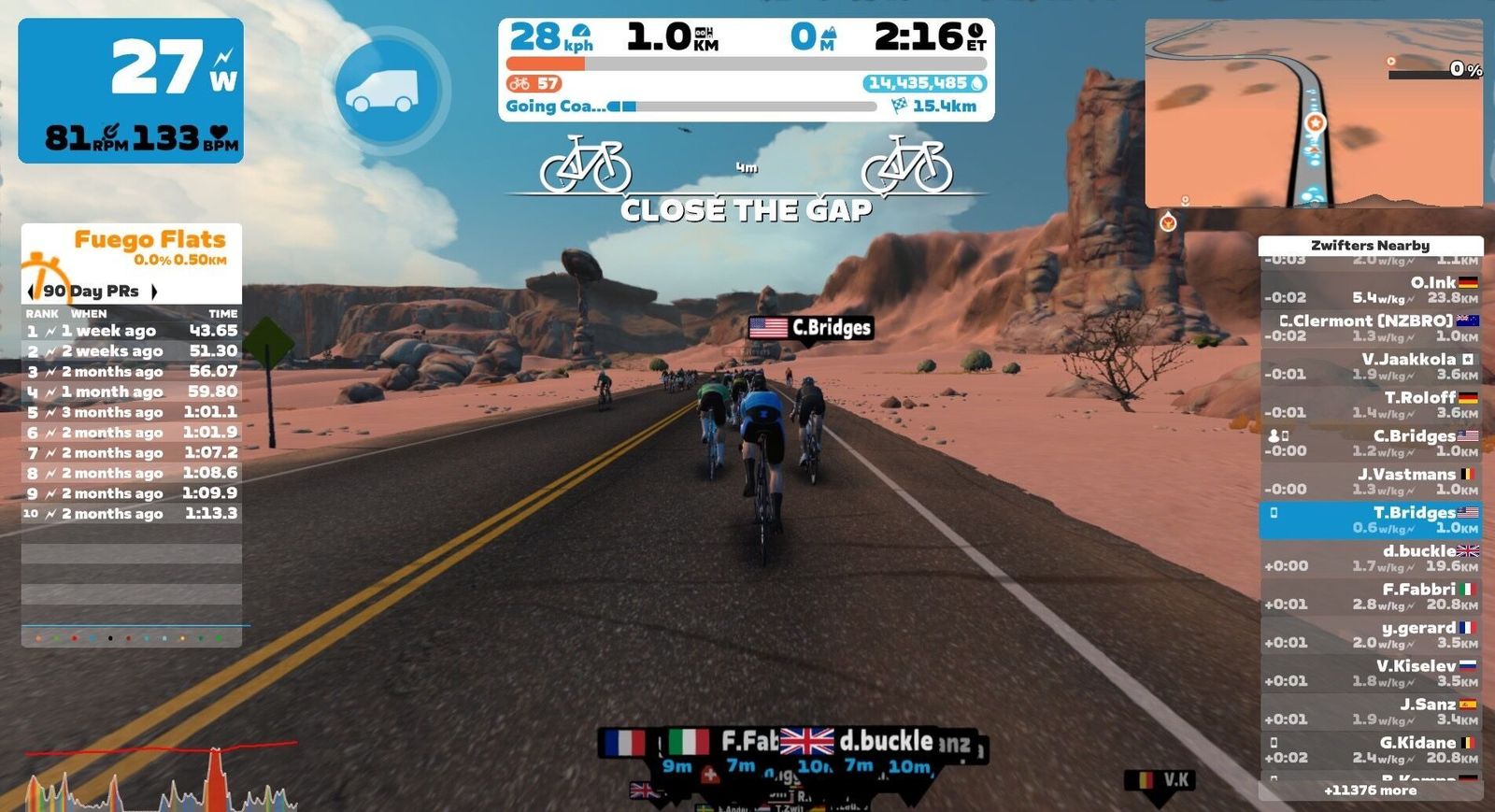The height and width of the screenshot is (812, 1495).
Task: Select C.Bridges row in the rider list
Action: (1370, 443)
